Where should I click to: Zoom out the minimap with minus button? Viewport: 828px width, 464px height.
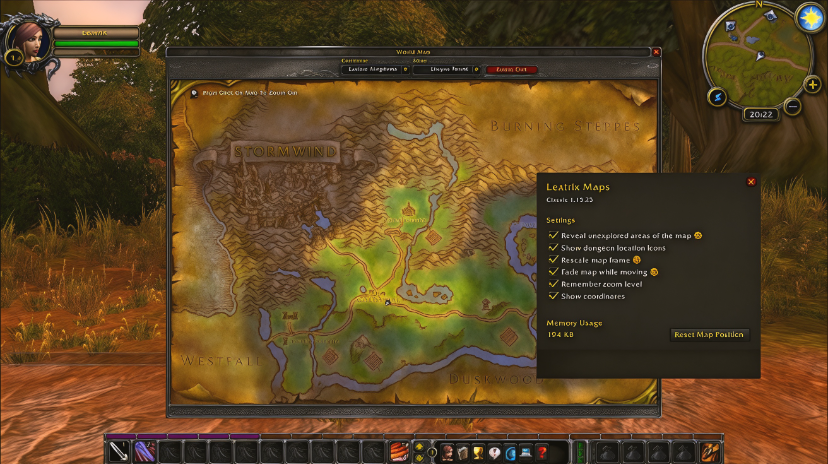point(792,106)
